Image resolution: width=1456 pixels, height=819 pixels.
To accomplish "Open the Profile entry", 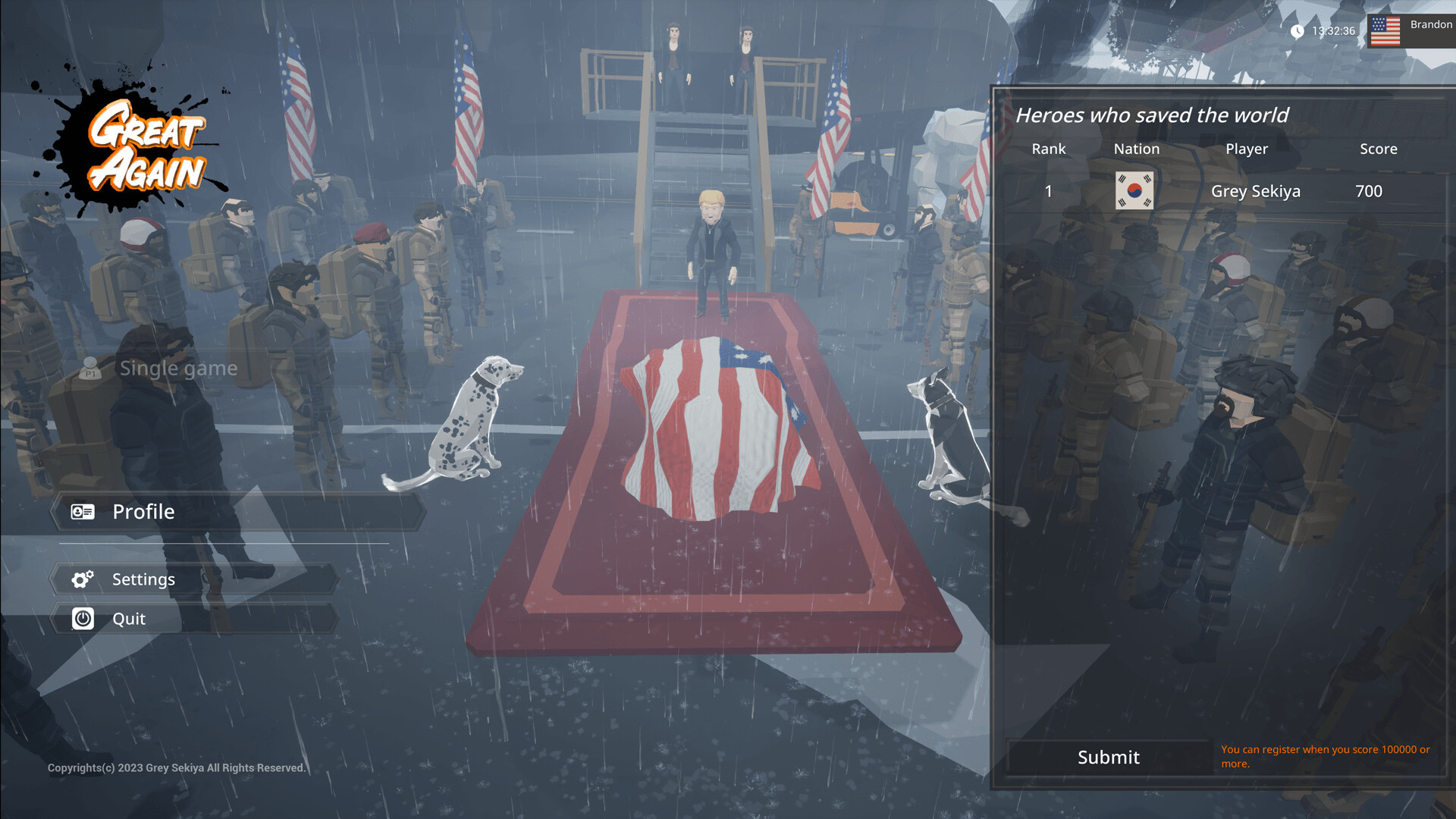I will pyautogui.click(x=143, y=511).
